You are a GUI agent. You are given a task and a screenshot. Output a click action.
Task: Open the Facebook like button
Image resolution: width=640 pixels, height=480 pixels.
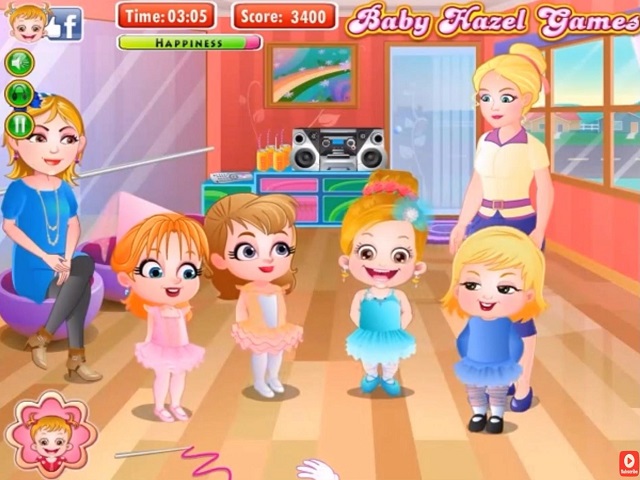66,23
